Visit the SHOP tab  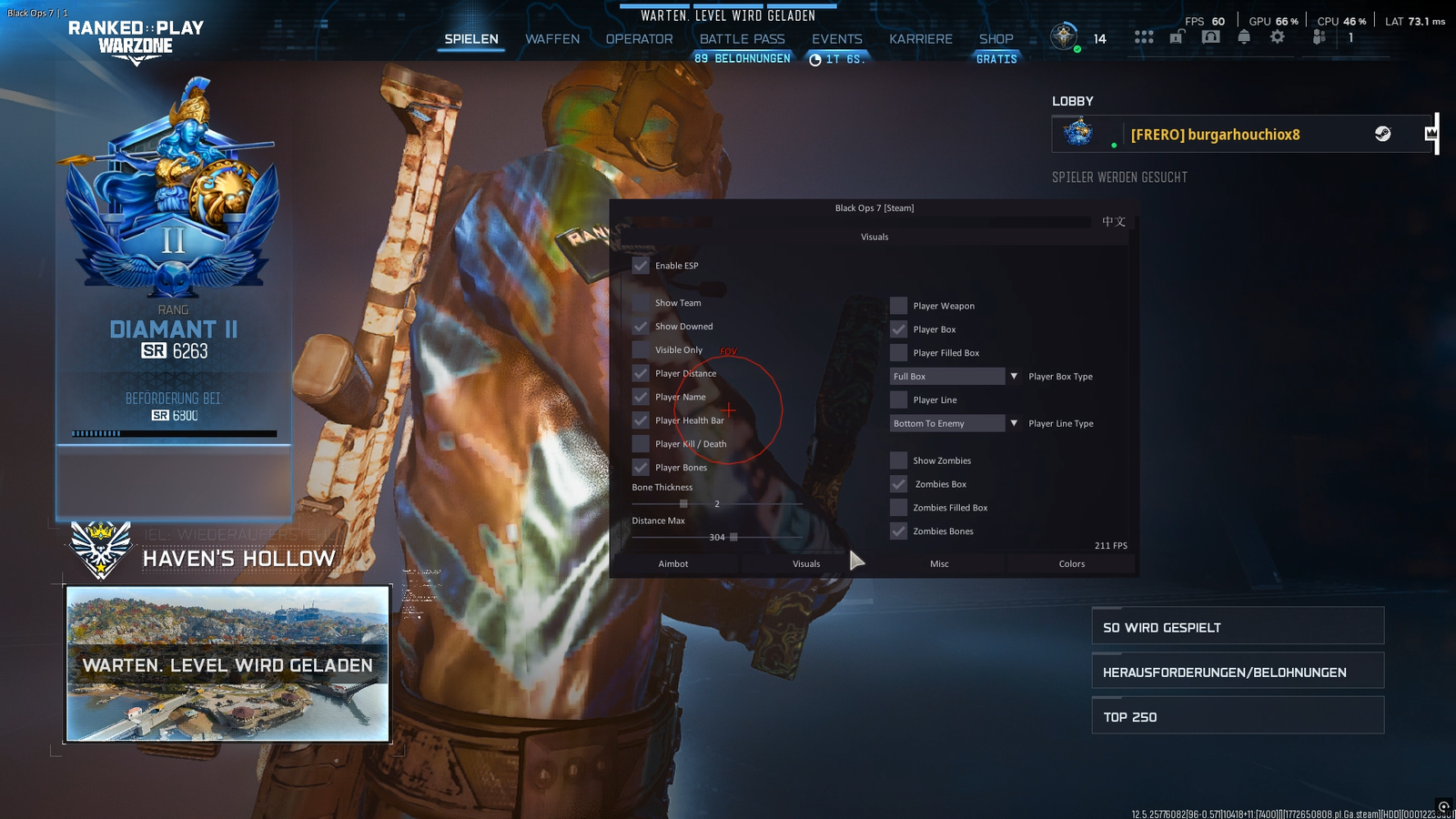(x=996, y=39)
